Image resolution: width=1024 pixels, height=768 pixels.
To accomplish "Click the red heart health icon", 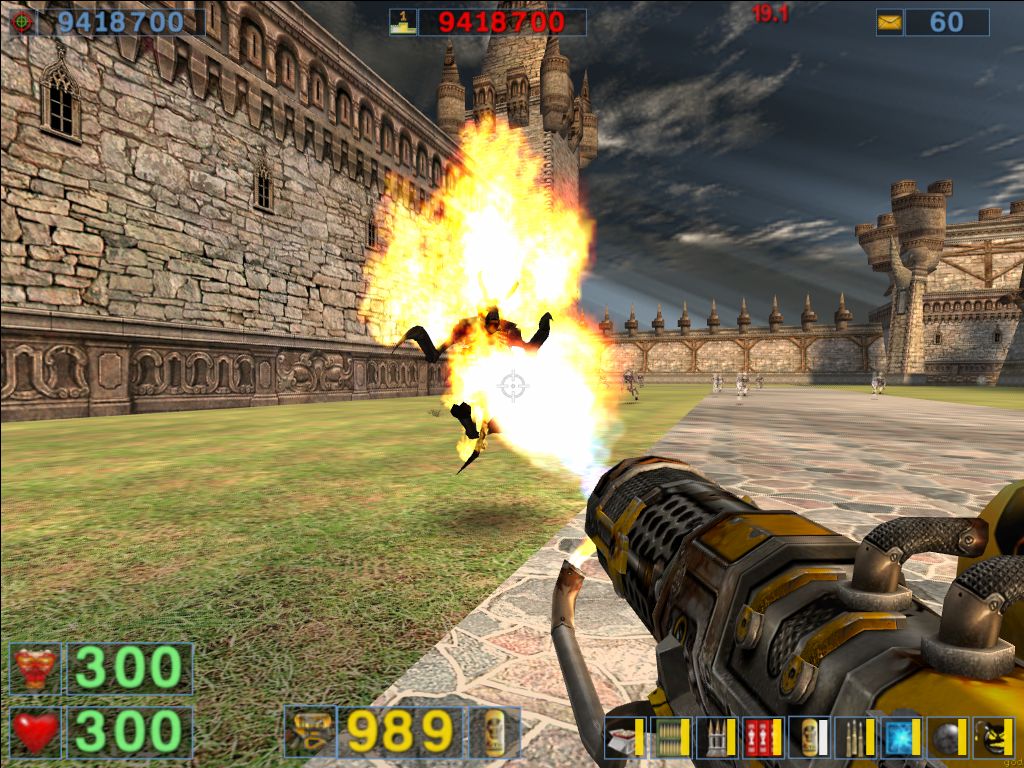I will click(35, 732).
